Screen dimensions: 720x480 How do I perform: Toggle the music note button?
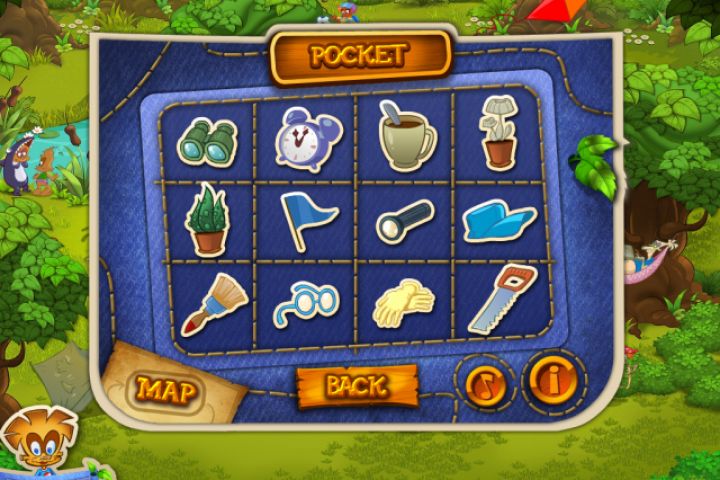point(485,383)
